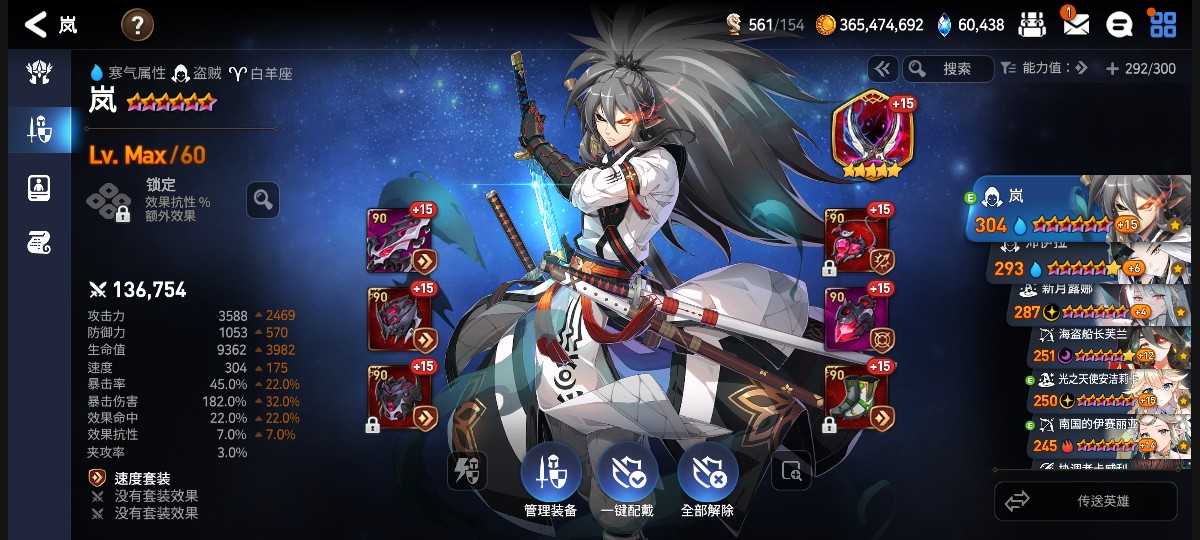Switch to the hero profile card tab
Image resolution: width=1200 pixels, height=540 pixels.
pos(39,188)
